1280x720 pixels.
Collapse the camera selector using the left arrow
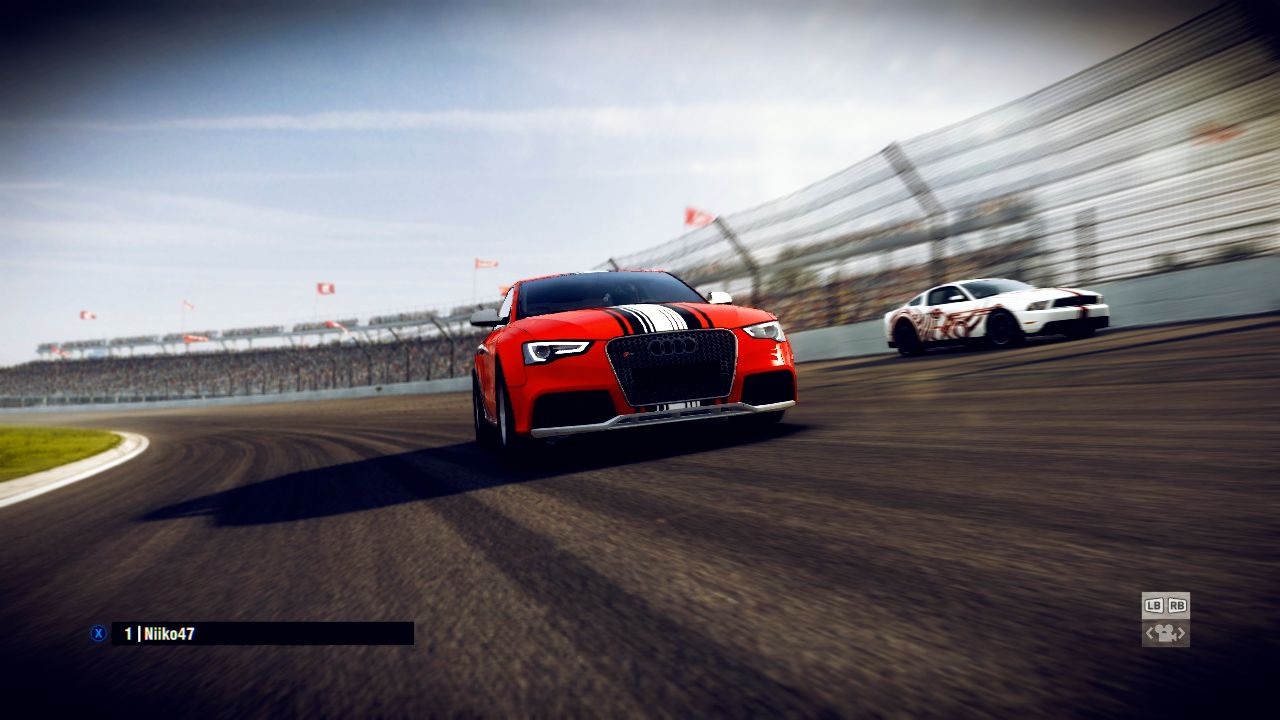(1150, 634)
